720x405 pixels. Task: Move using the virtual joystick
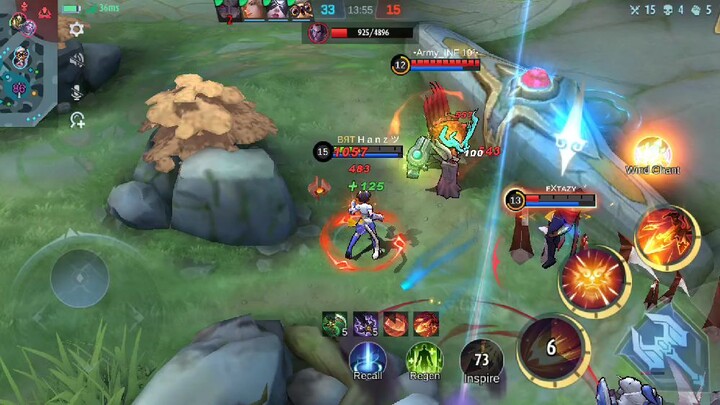click(80, 277)
